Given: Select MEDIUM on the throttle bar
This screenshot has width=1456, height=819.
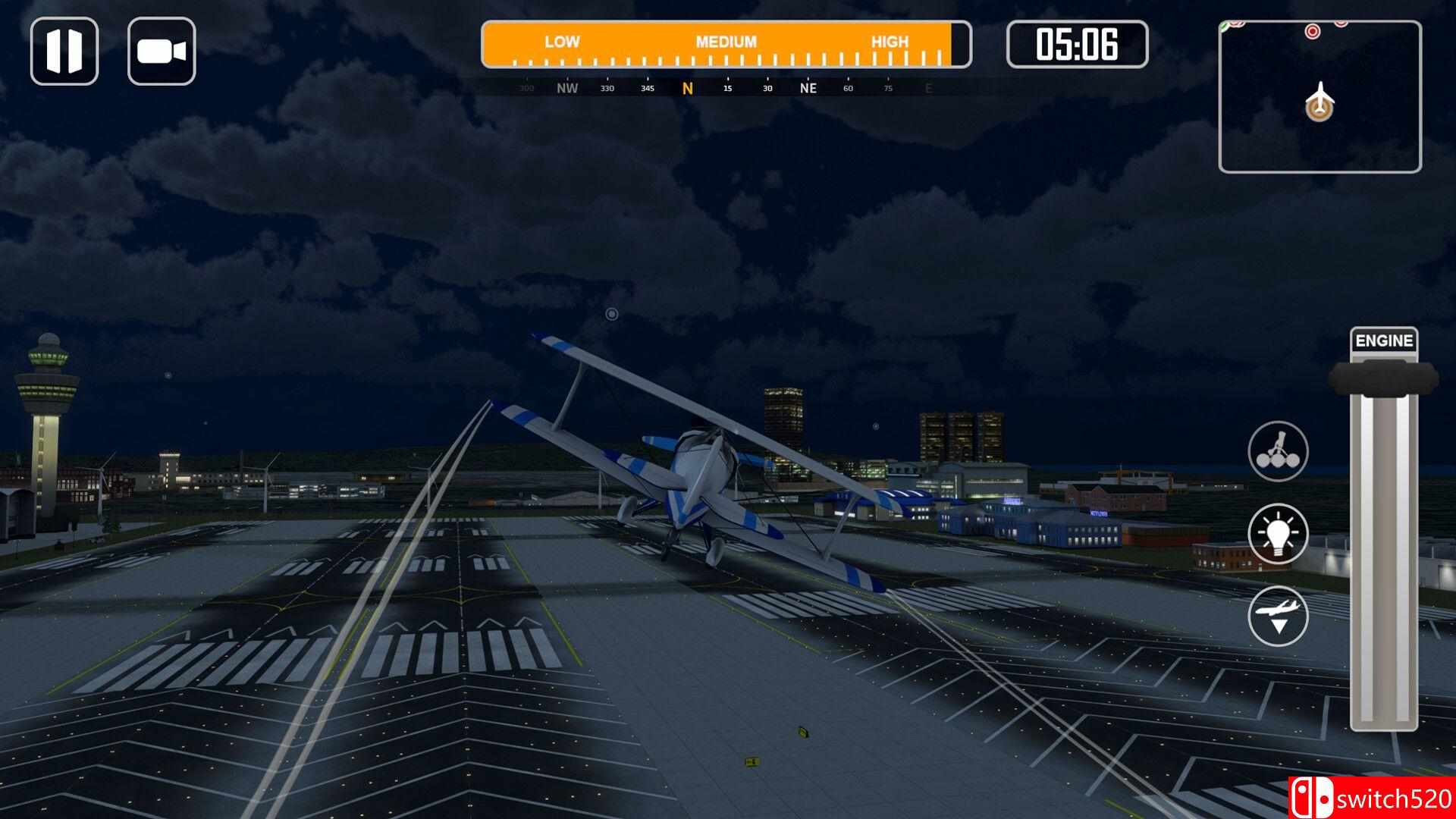Looking at the screenshot, I should pyautogui.click(x=724, y=42).
